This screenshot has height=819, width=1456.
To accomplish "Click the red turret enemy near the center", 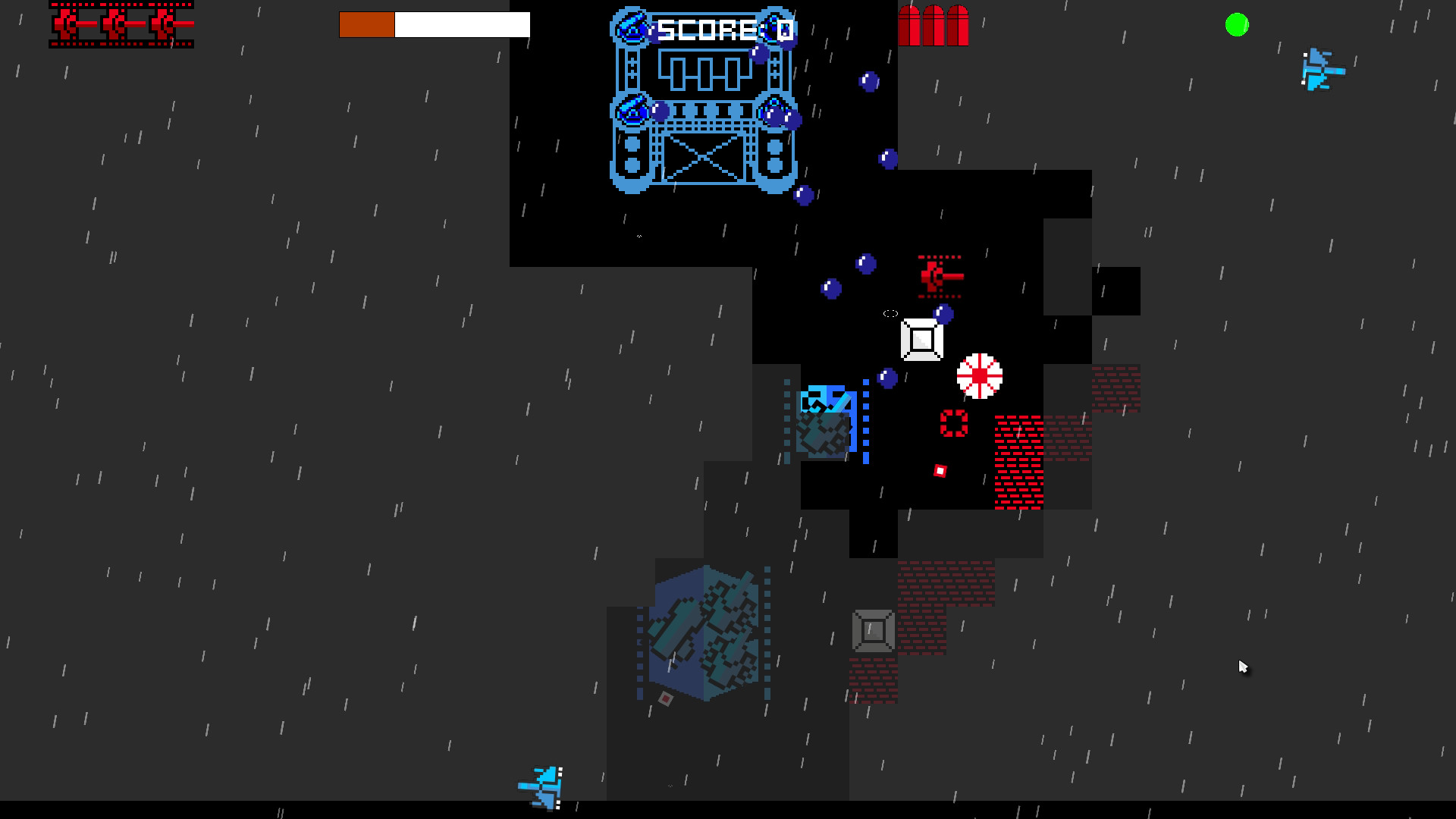I will click(936, 275).
